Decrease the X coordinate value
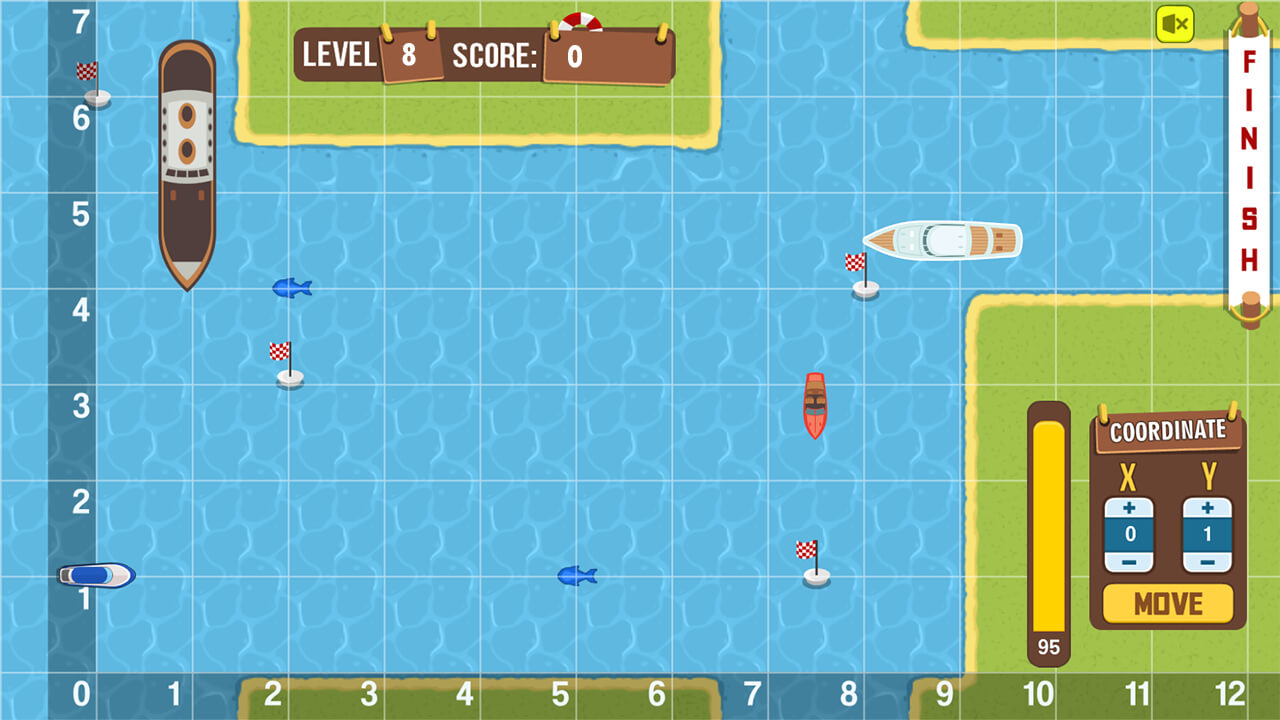This screenshot has height=720, width=1280. (x=1128, y=560)
